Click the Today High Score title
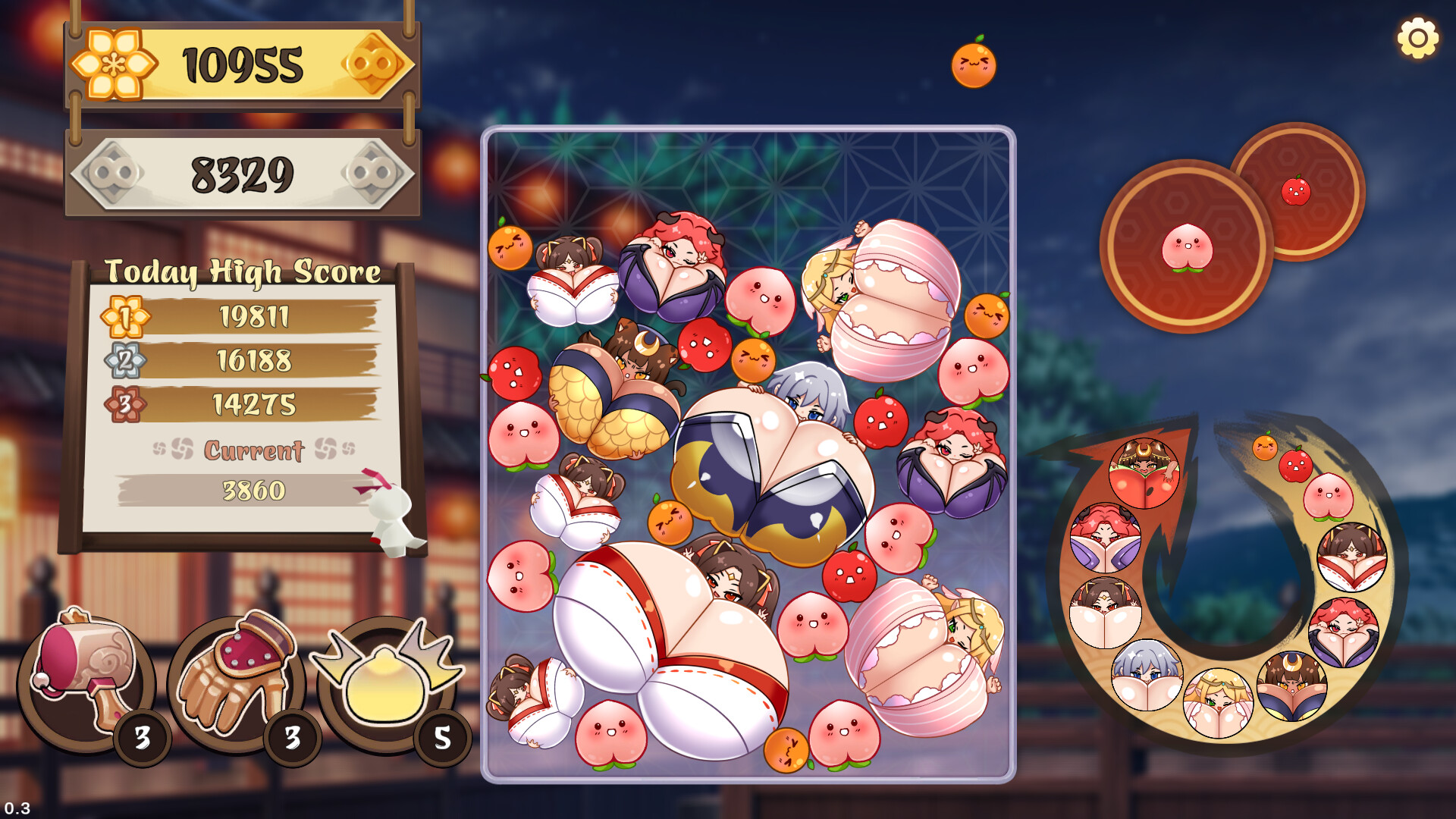 click(244, 270)
